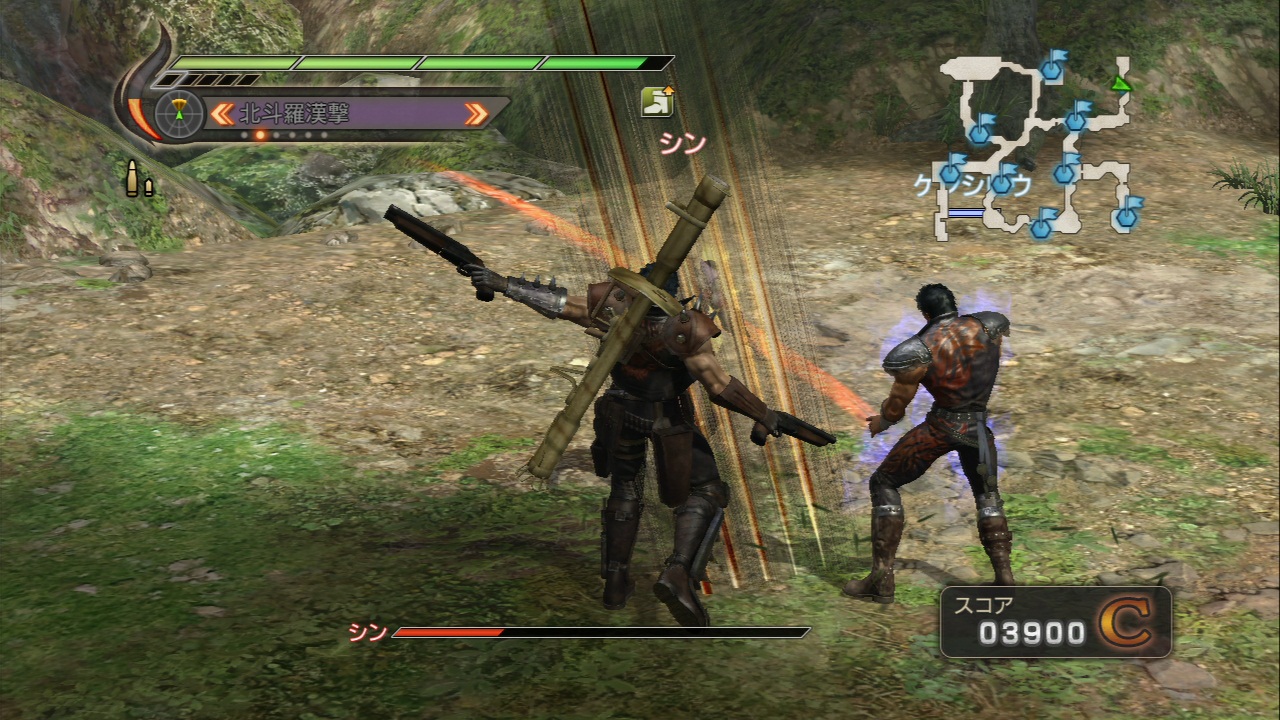Click the green triangle marker on minimap
Image resolution: width=1280 pixels, height=720 pixels.
tap(1121, 83)
